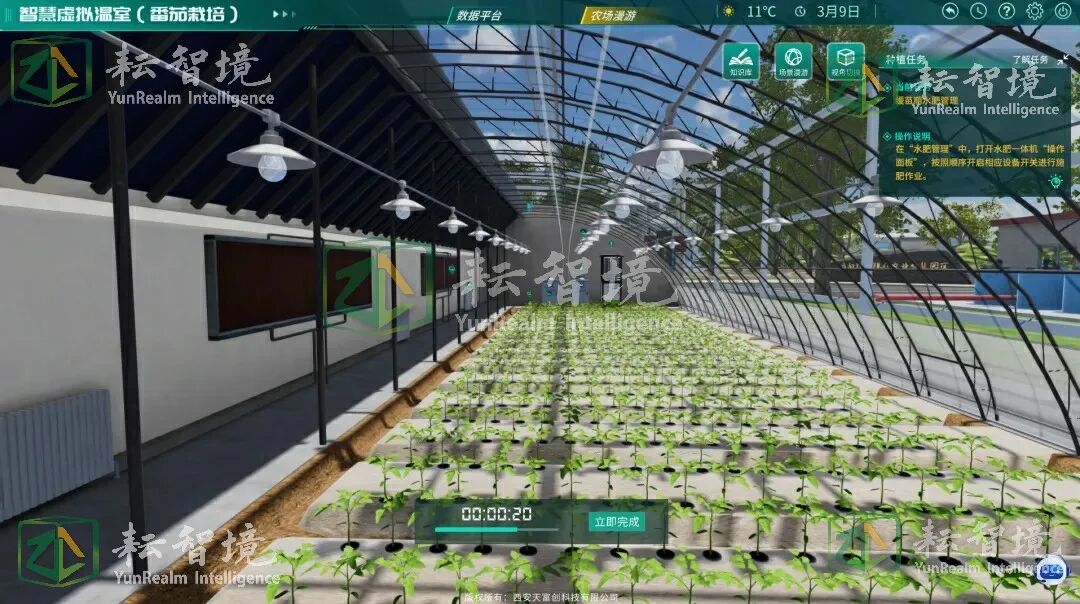The height and width of the screenshot is (604, 1080).
Task: Open the chat assistant bubble icon
Action: click(x=1051, y=569)
